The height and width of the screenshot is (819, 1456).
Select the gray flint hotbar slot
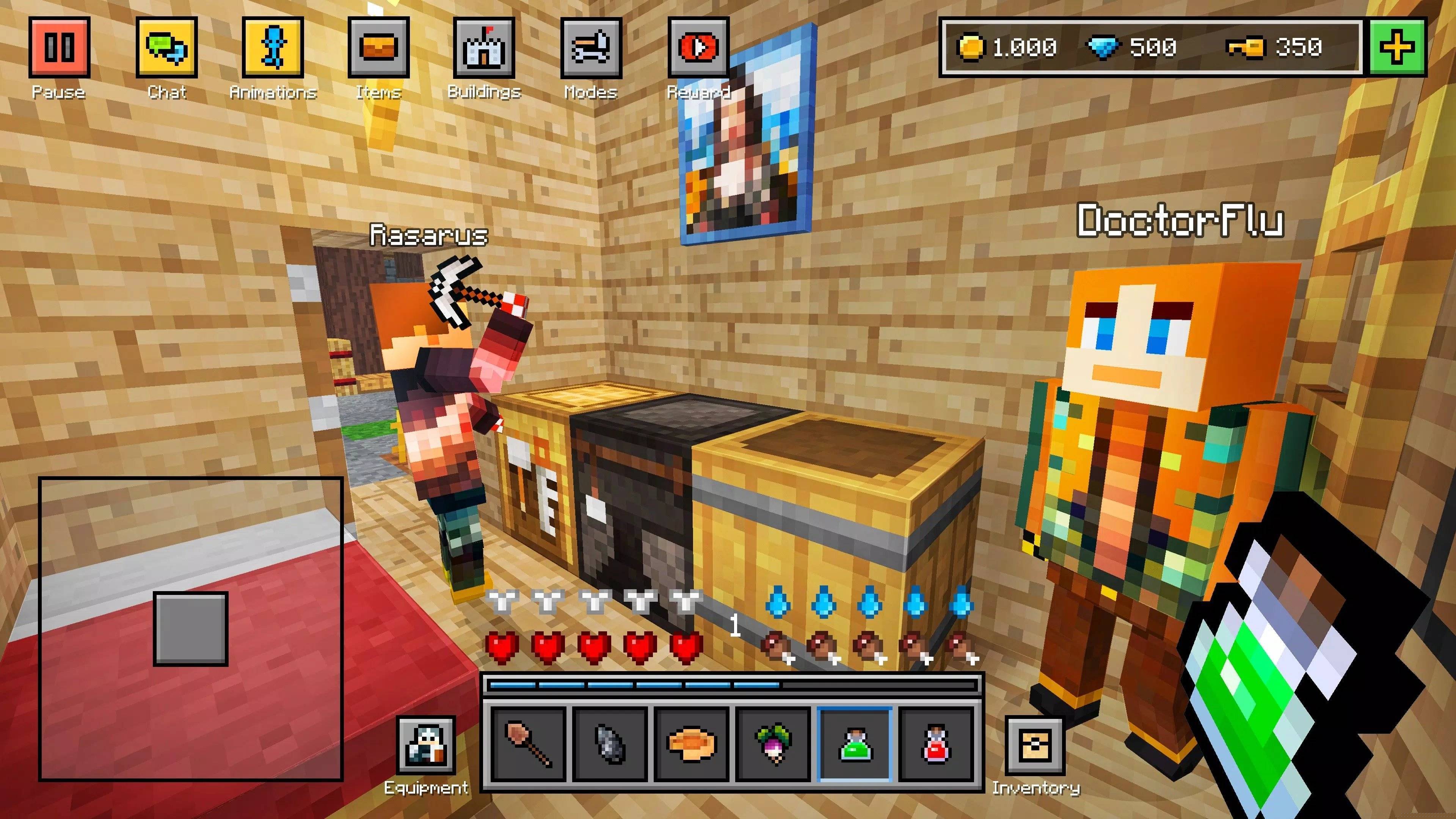pyautogui.click(x=610, y=744)
